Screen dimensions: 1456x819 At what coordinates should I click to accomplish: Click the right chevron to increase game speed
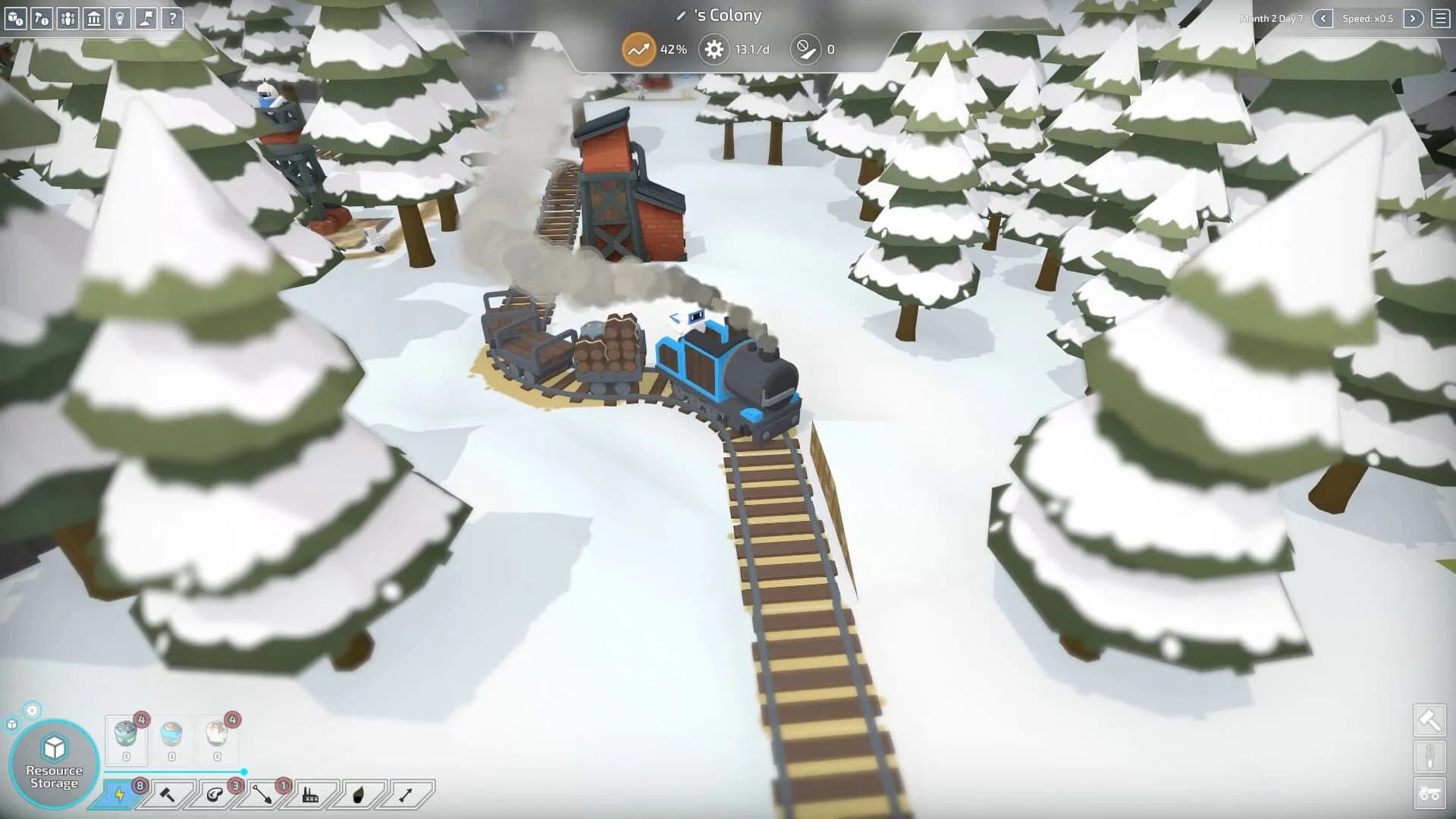1413,18
